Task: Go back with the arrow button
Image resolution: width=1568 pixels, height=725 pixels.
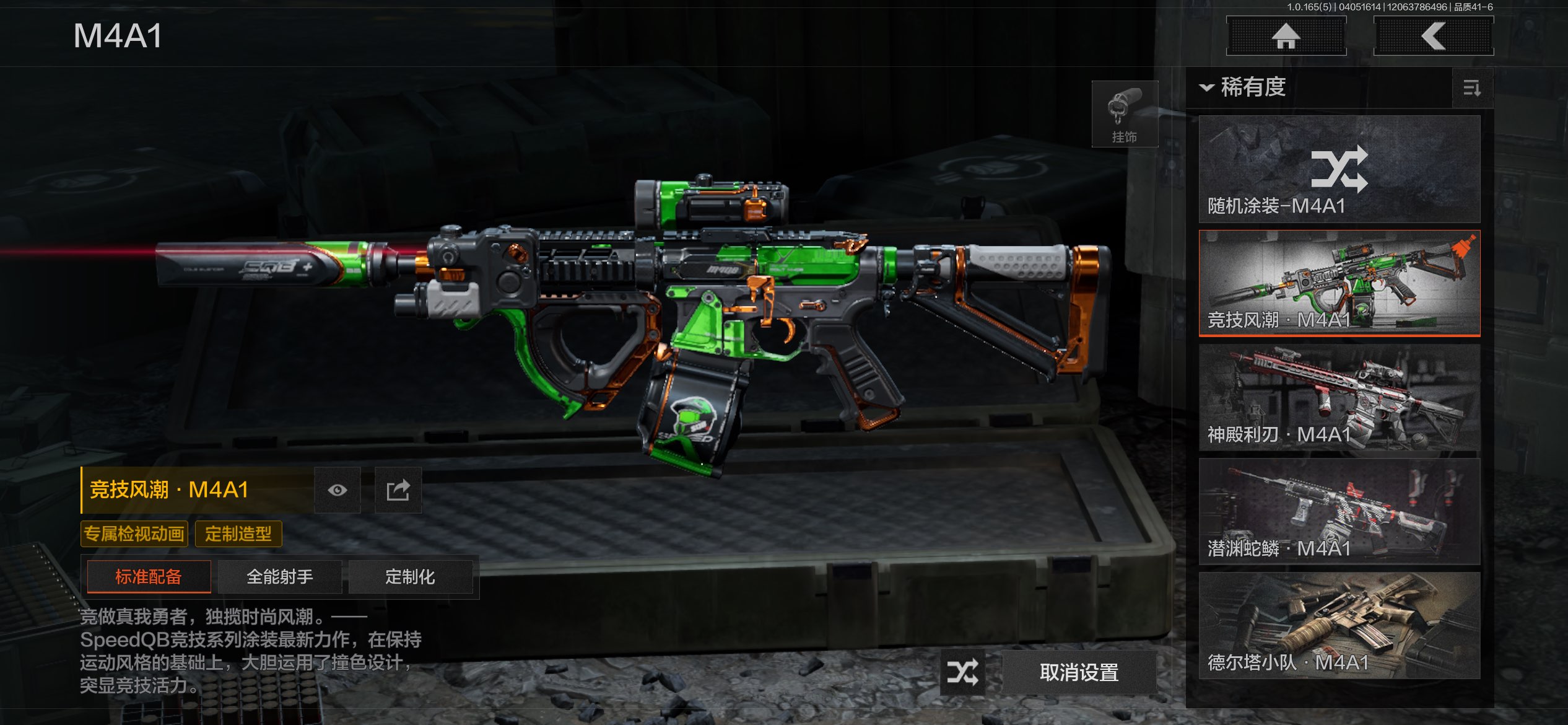Action: 1433,36
